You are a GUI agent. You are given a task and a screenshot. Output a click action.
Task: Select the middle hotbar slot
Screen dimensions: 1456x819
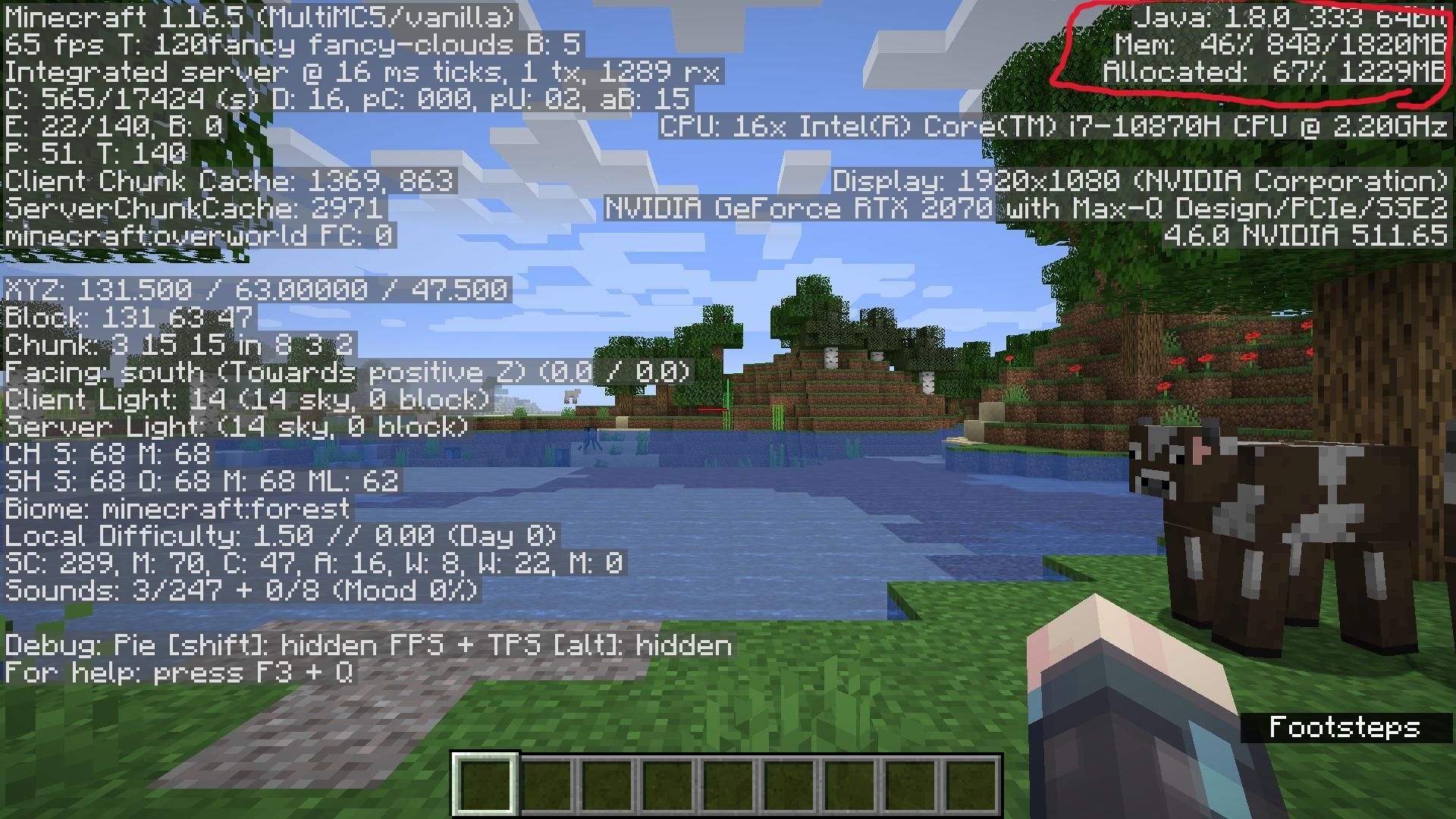pyautogui.click(x=728, y=785)
